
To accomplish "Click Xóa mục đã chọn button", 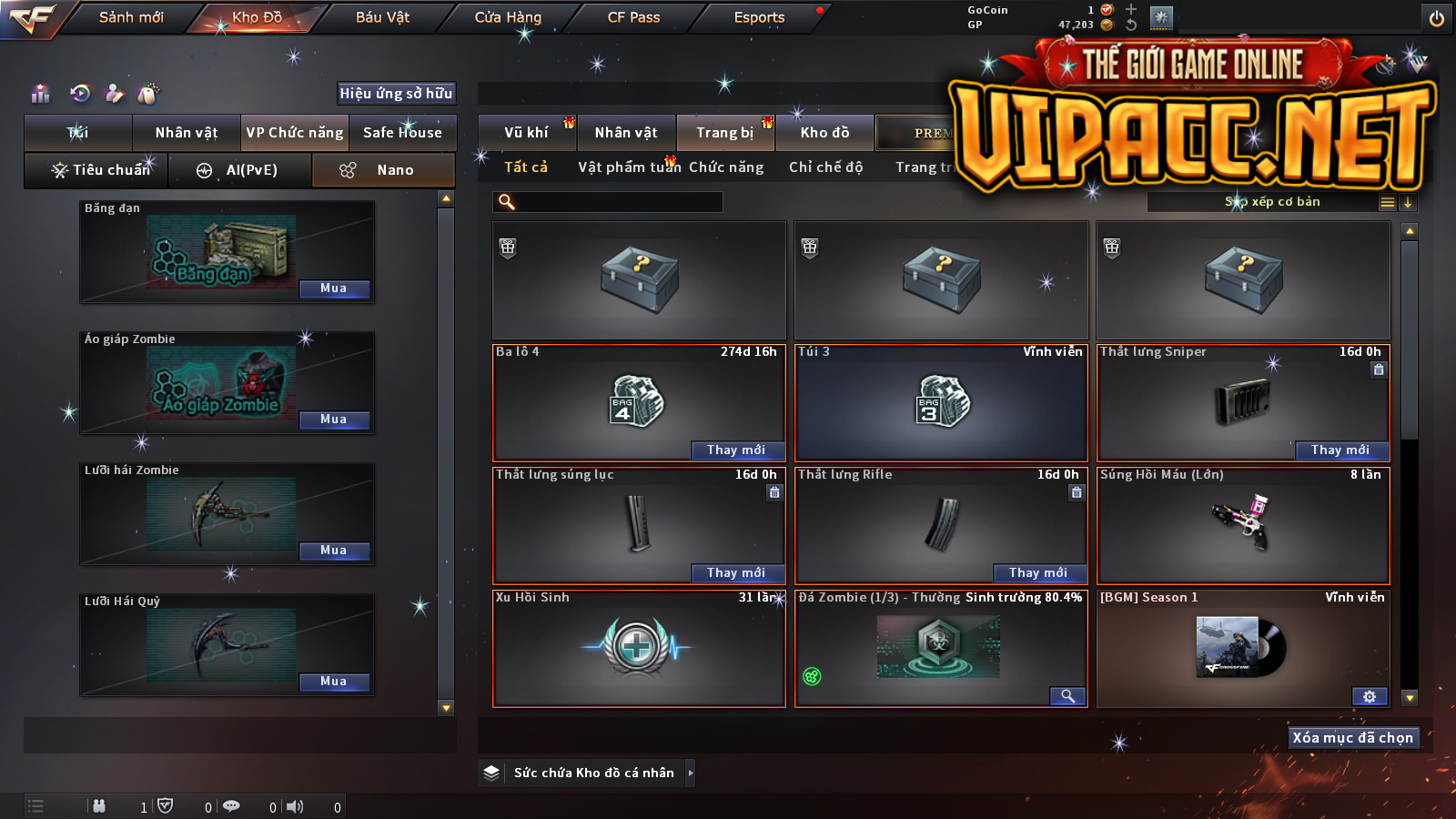I will tap(1352, 738).
